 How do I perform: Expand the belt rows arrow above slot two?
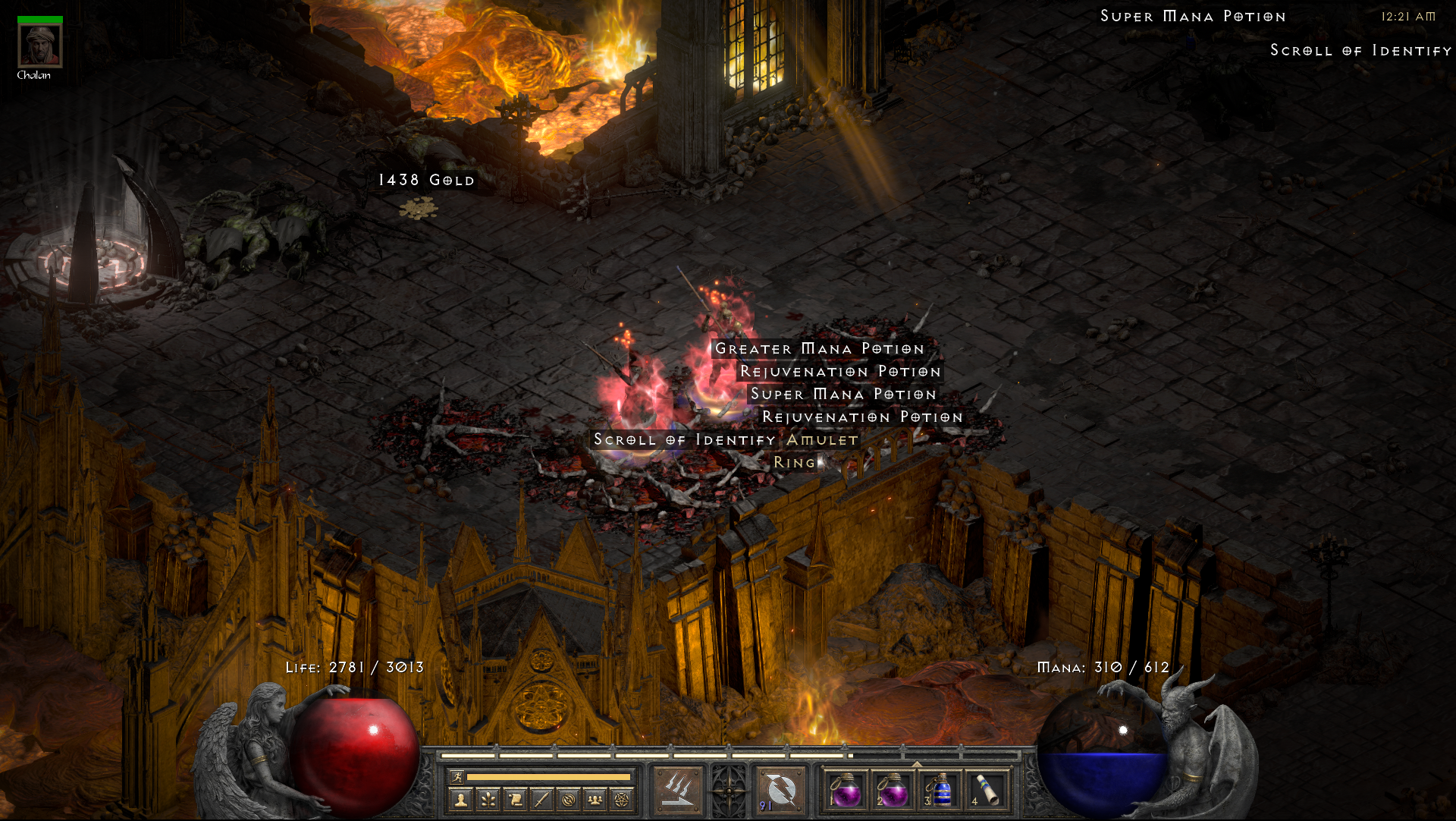pos(917,763)
